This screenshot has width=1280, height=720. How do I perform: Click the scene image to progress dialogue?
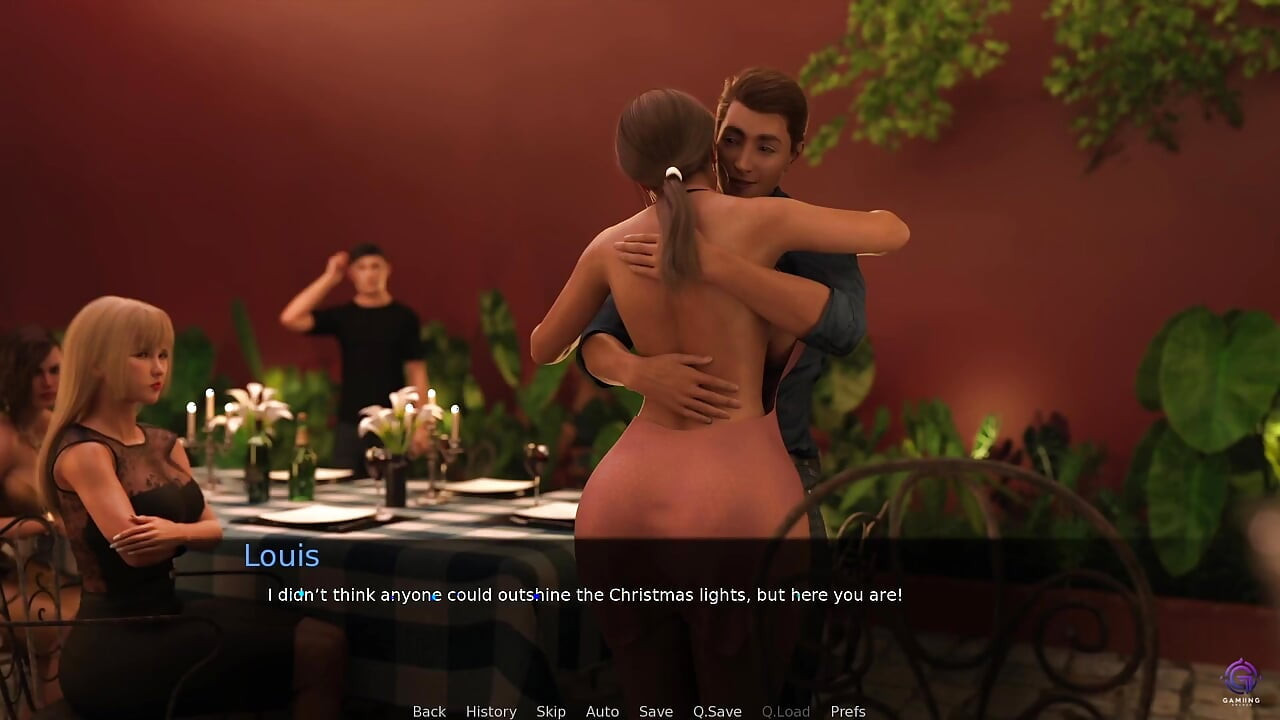pos(640,300)
